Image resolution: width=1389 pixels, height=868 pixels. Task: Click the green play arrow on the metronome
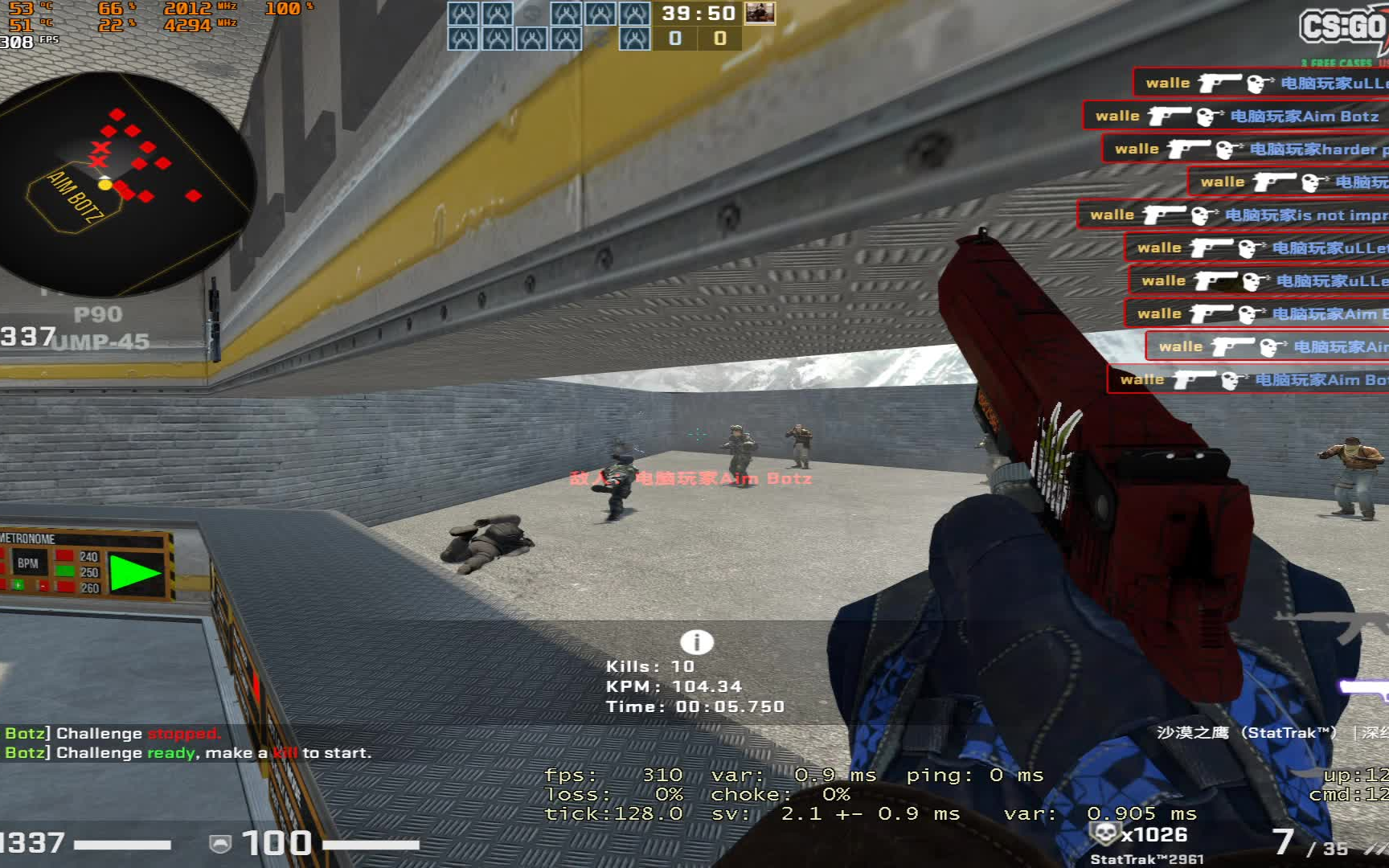[x=130, y=572]
